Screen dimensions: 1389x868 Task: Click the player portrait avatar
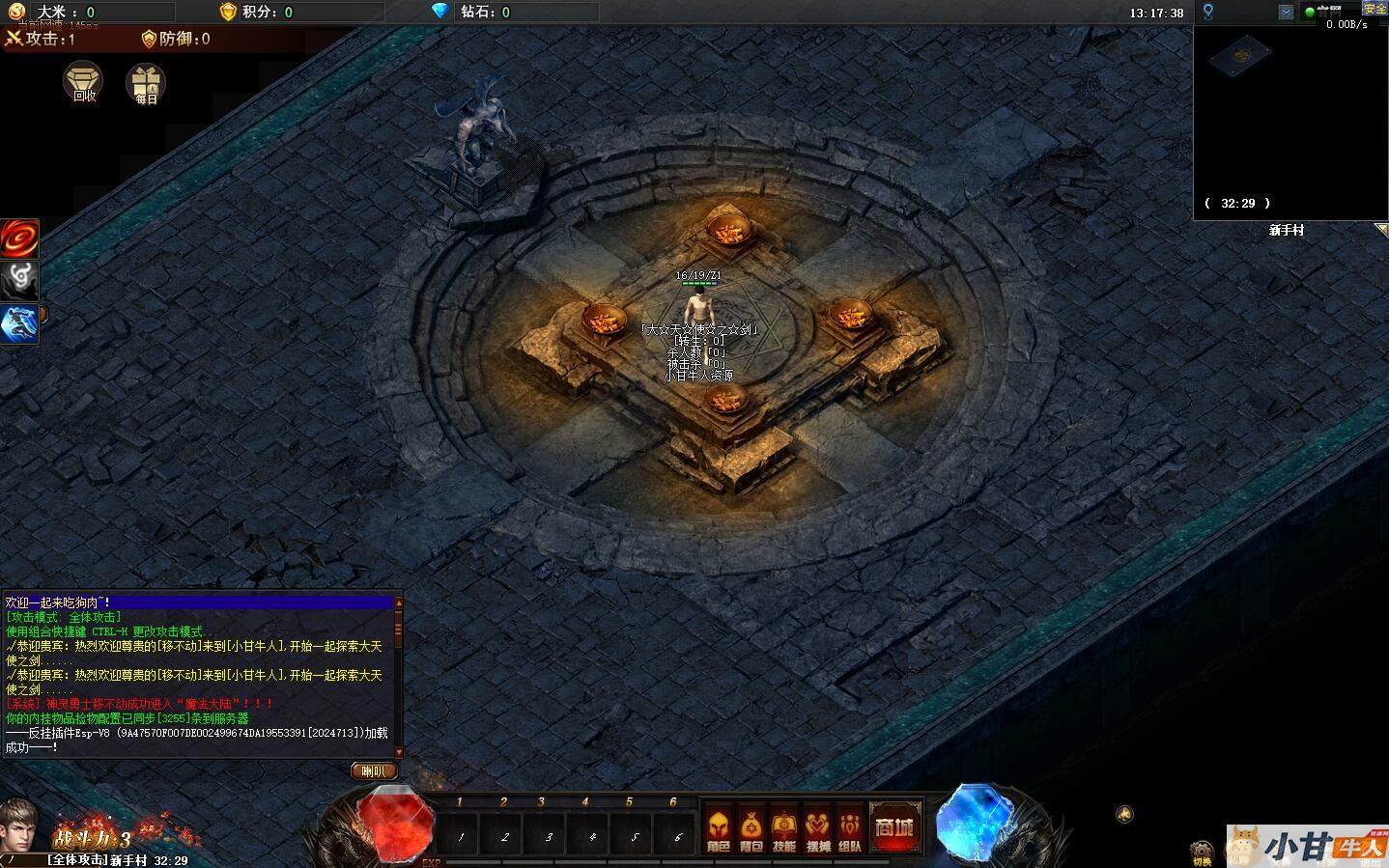point(21,827)
